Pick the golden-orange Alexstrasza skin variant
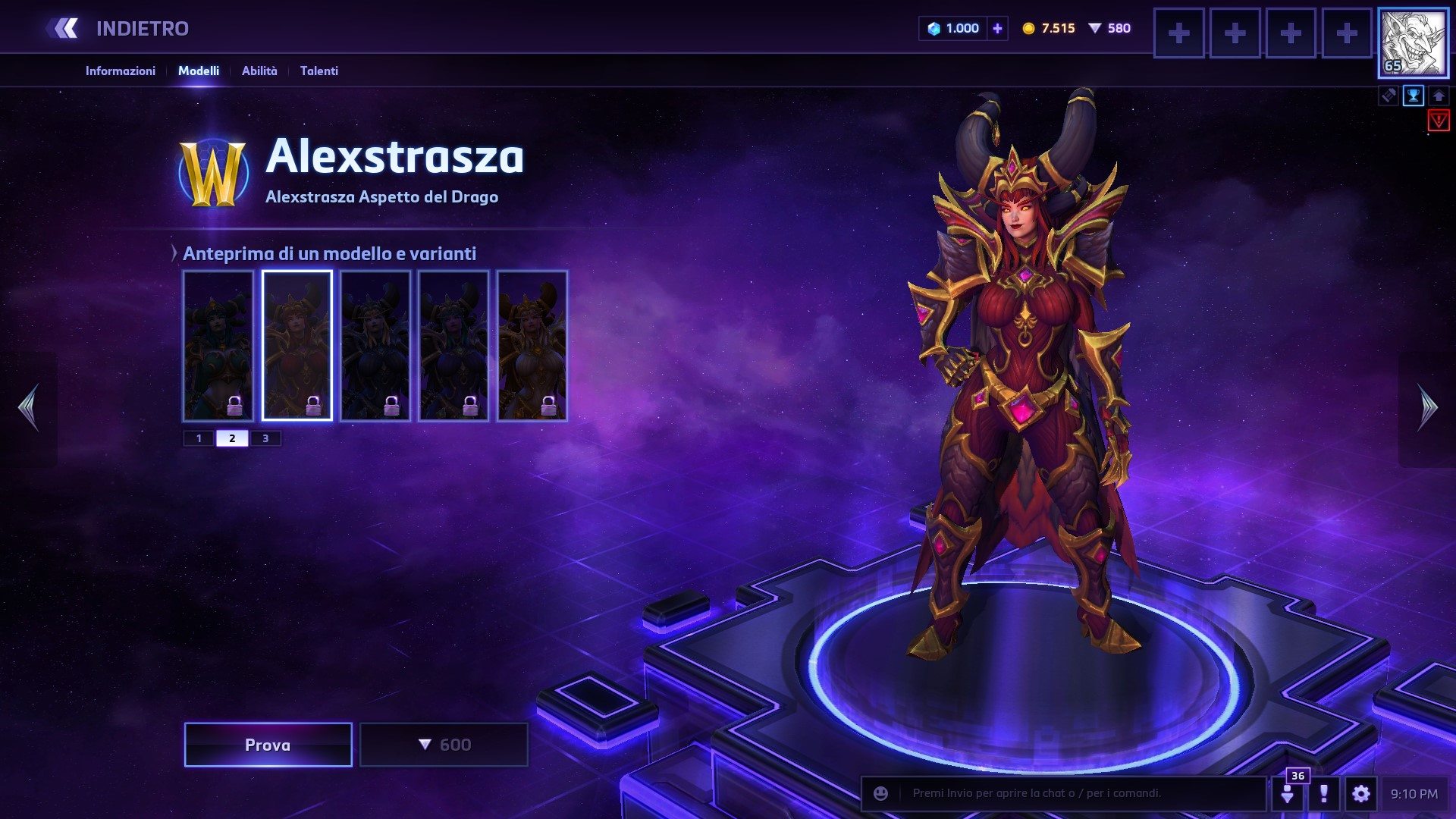The width and height of the screenshot is (1456, 819). point(532,345)
